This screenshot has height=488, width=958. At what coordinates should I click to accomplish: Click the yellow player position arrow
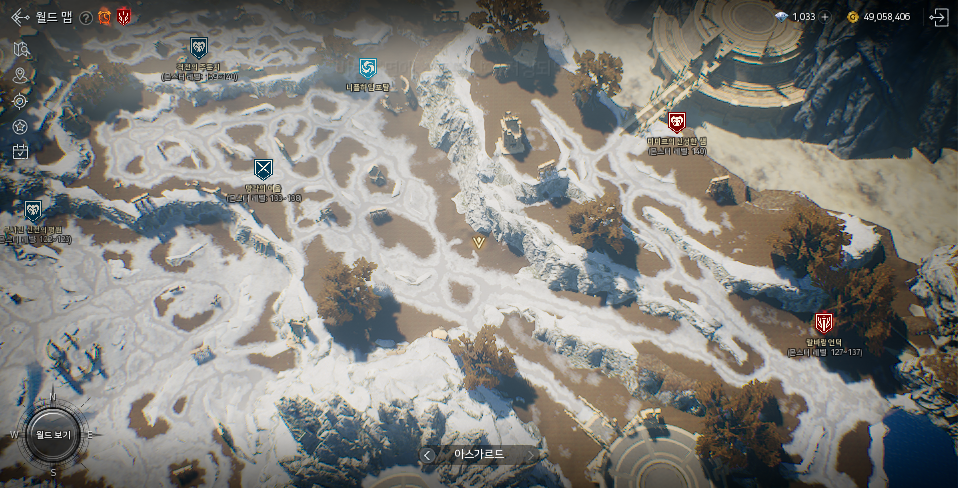479,242
